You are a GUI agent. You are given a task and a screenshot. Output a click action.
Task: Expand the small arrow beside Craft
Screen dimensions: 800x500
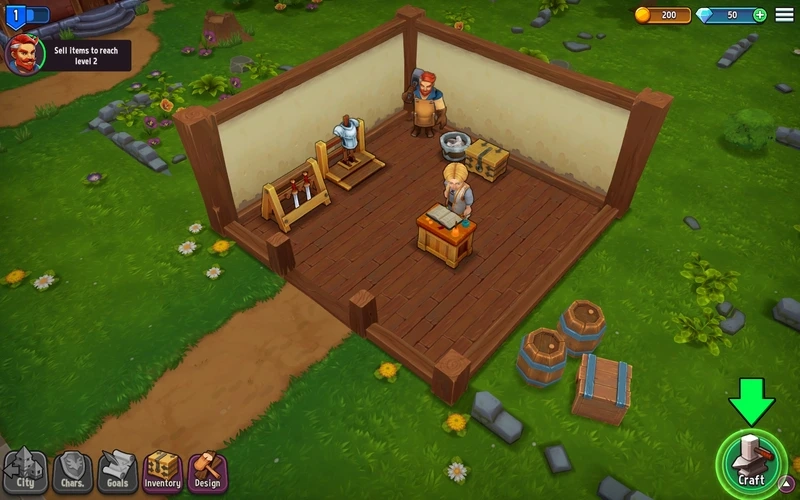point(785,485)
